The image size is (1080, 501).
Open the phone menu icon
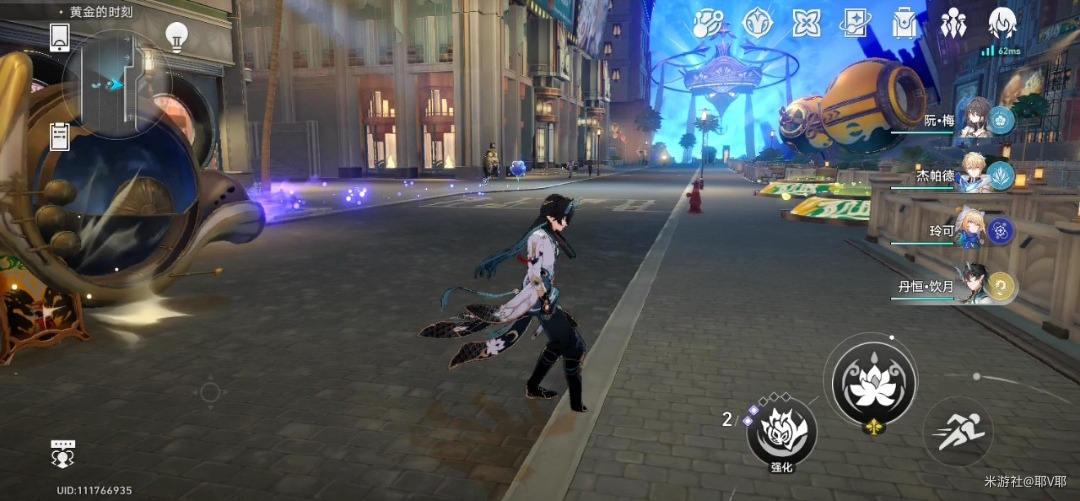pyautogui.click(x=59, y=37)
